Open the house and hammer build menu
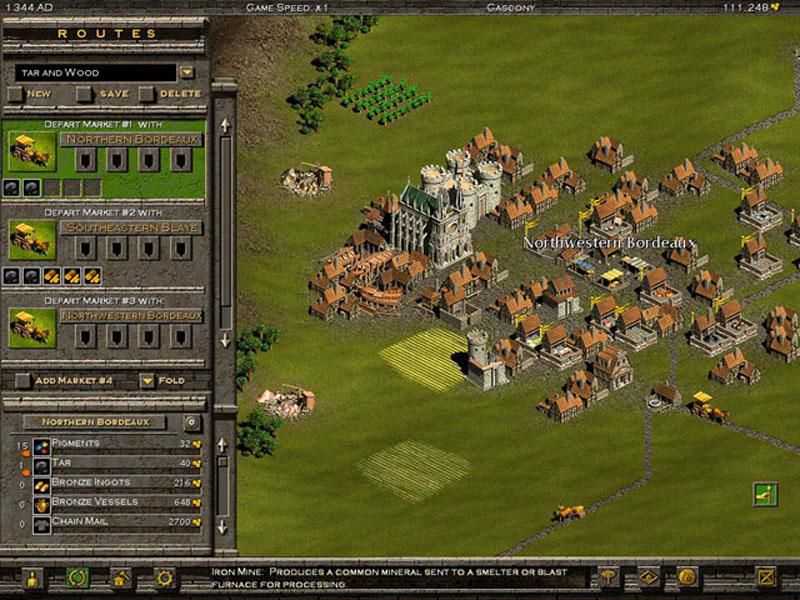This screenshot has height=600, width=800. tap(120, 578)
